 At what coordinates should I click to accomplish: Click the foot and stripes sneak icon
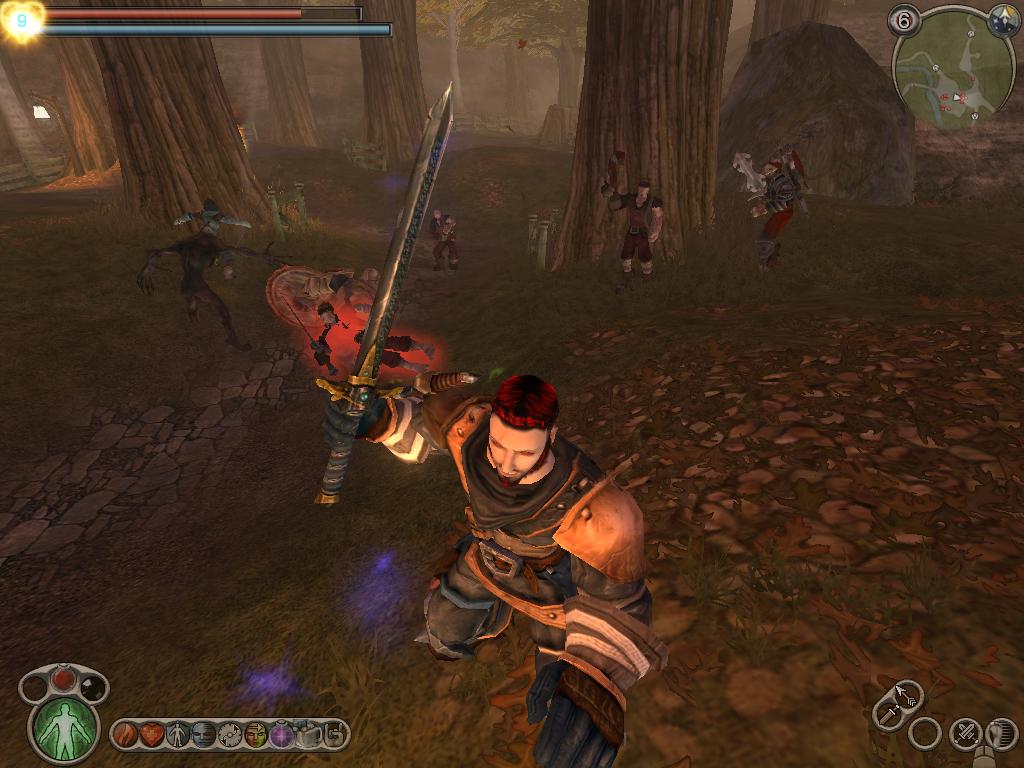coord(1001,735)
